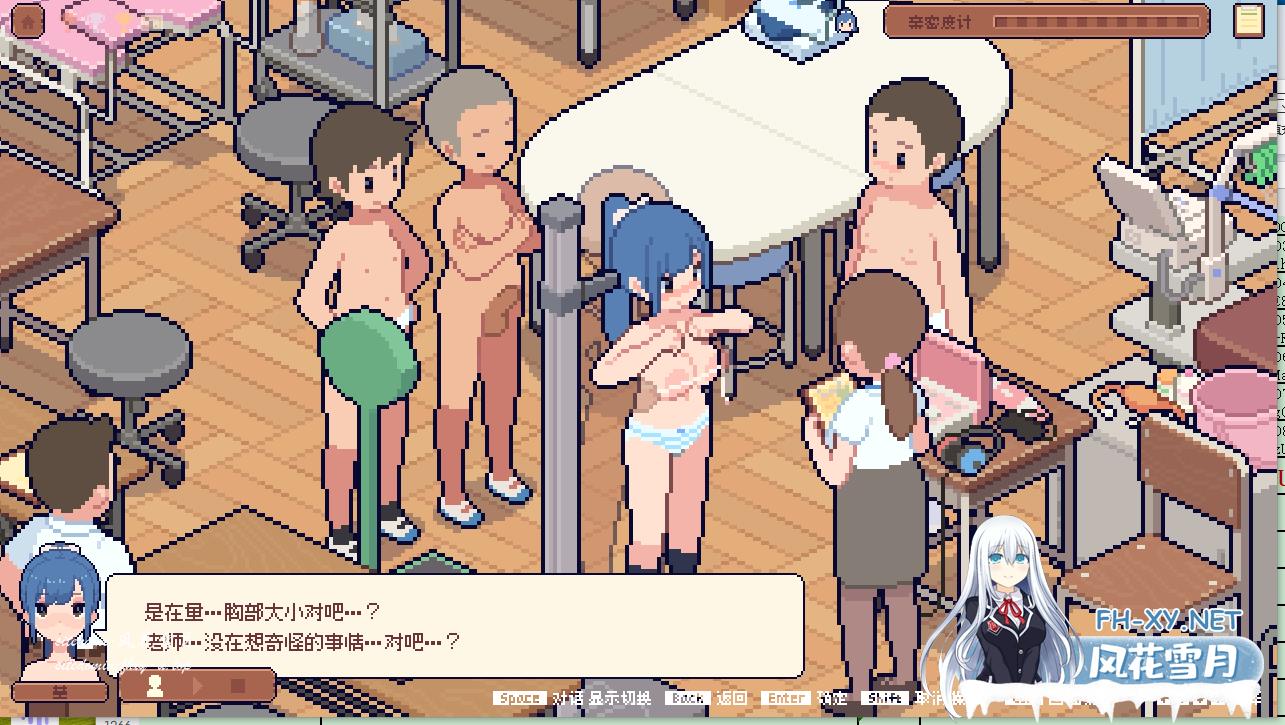1285x725 pixels.
Task: Select the blue-haired girl character in the room
Action: point(660,350)
